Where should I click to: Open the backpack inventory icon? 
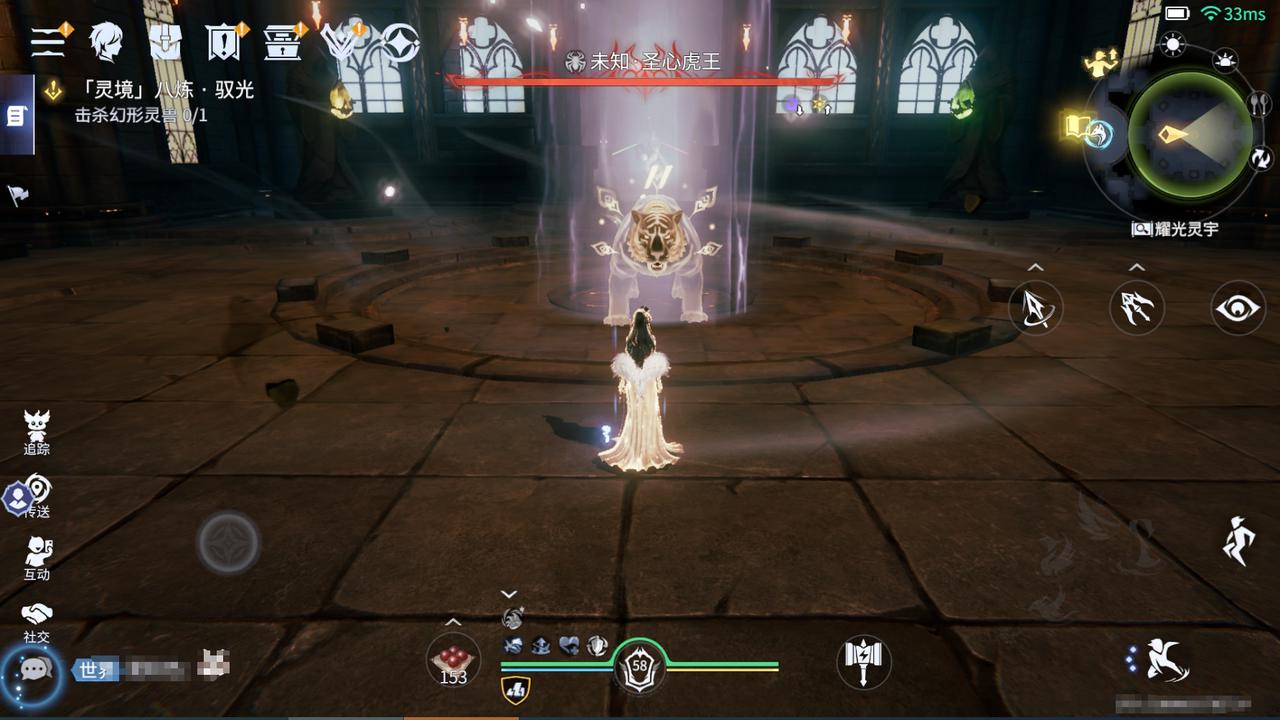pos(164,42)
